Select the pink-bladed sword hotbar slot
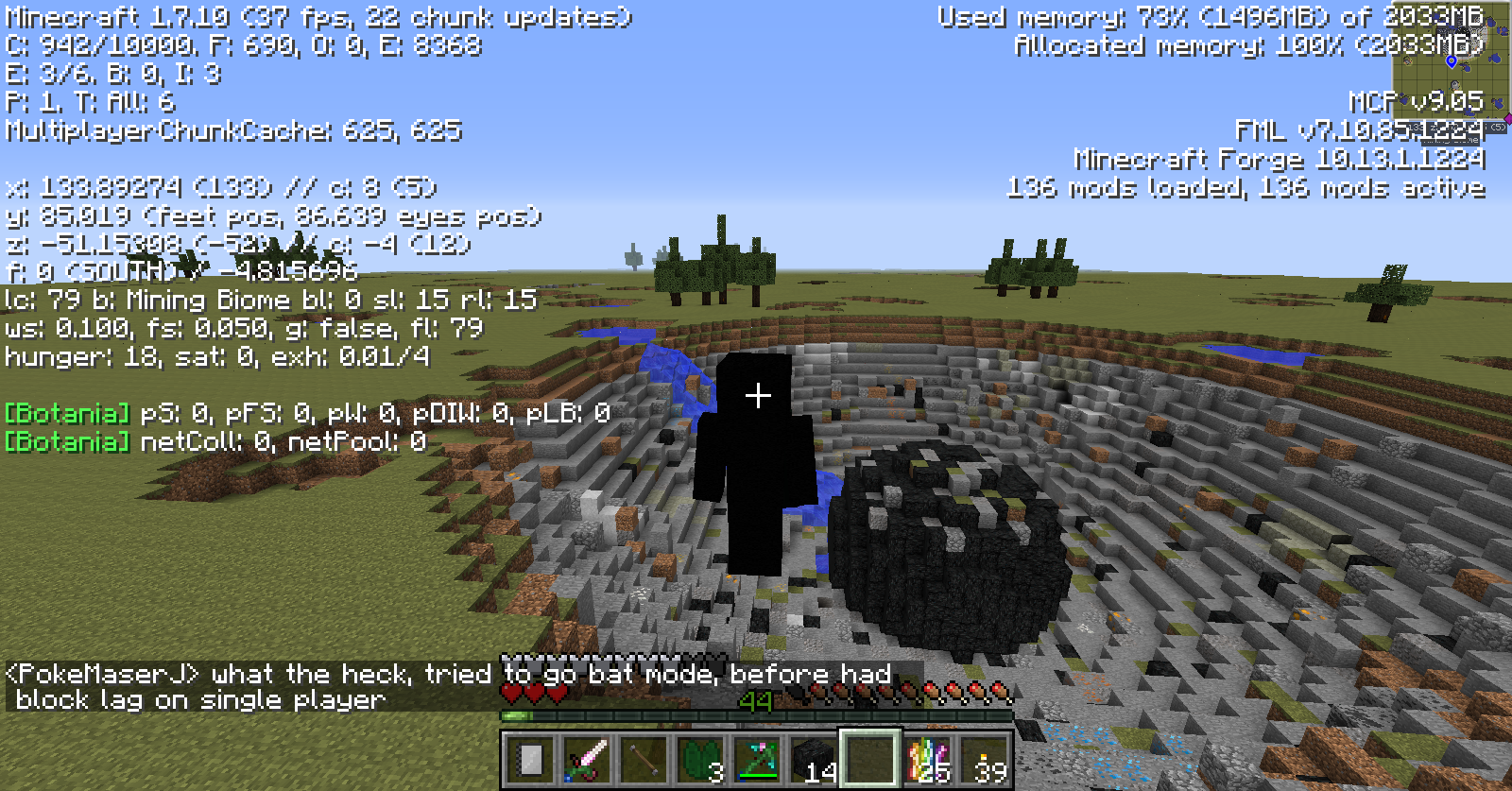 (587, 759)
